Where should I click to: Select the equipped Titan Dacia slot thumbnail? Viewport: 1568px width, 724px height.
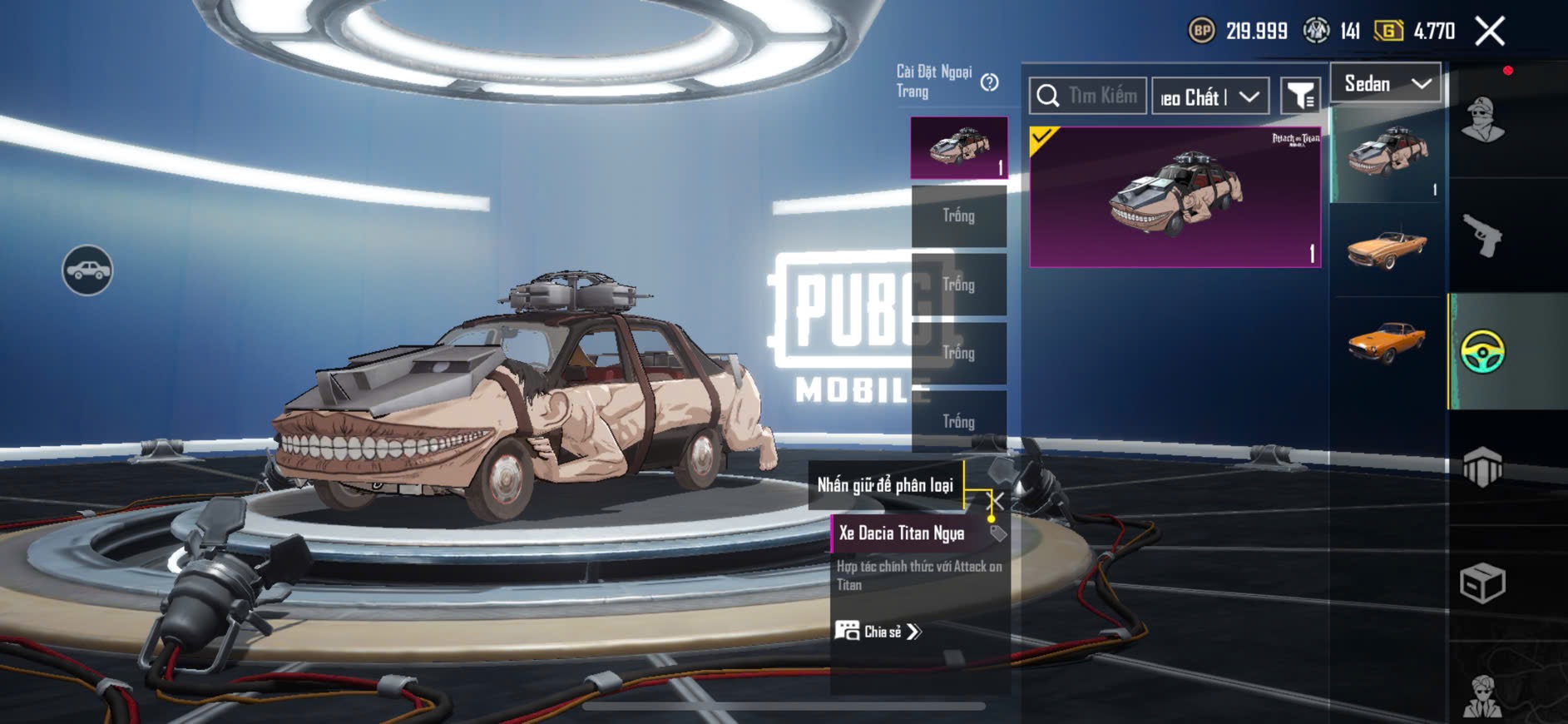pos(959,147)
